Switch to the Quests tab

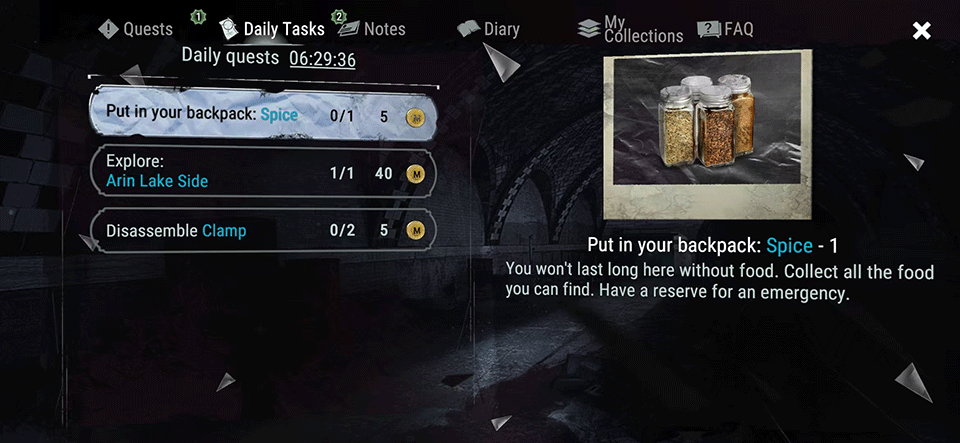coord(136,29)
